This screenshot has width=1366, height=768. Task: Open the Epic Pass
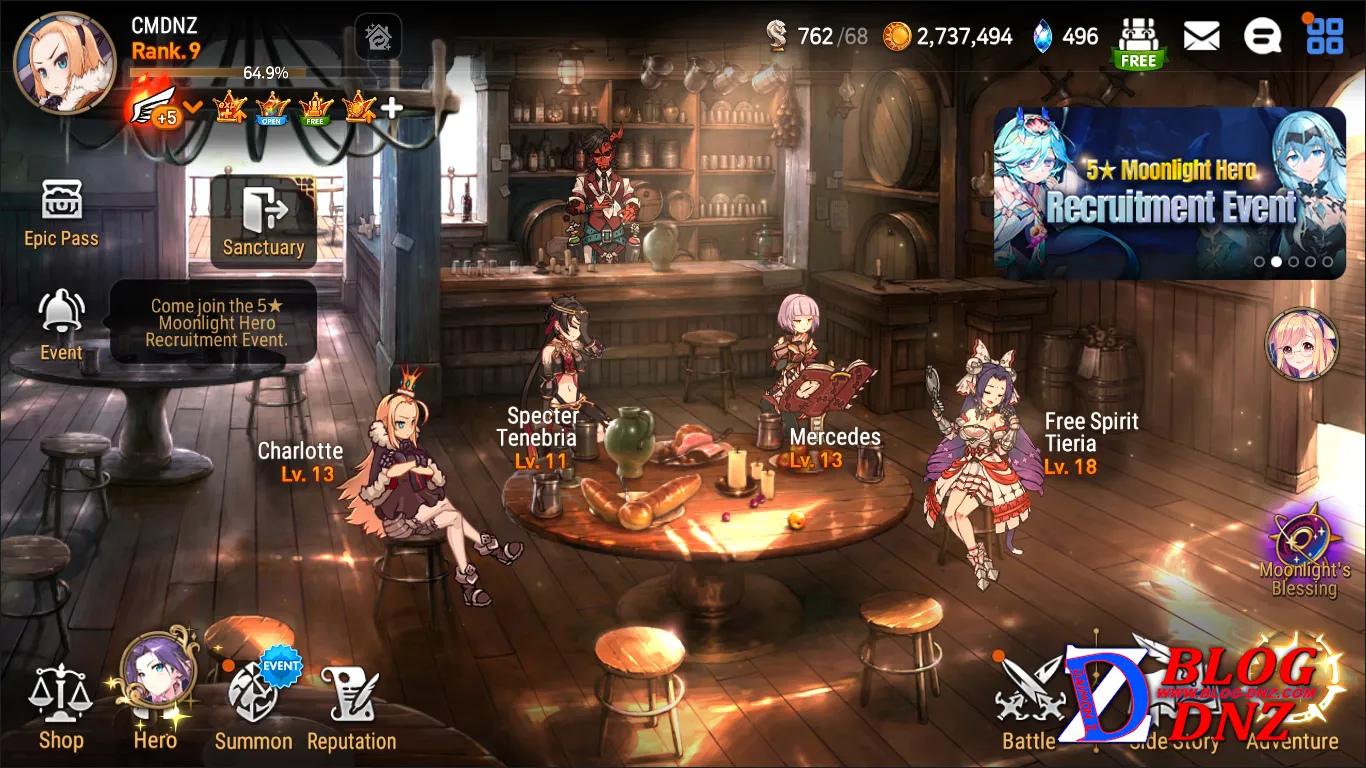pos(61,212)
